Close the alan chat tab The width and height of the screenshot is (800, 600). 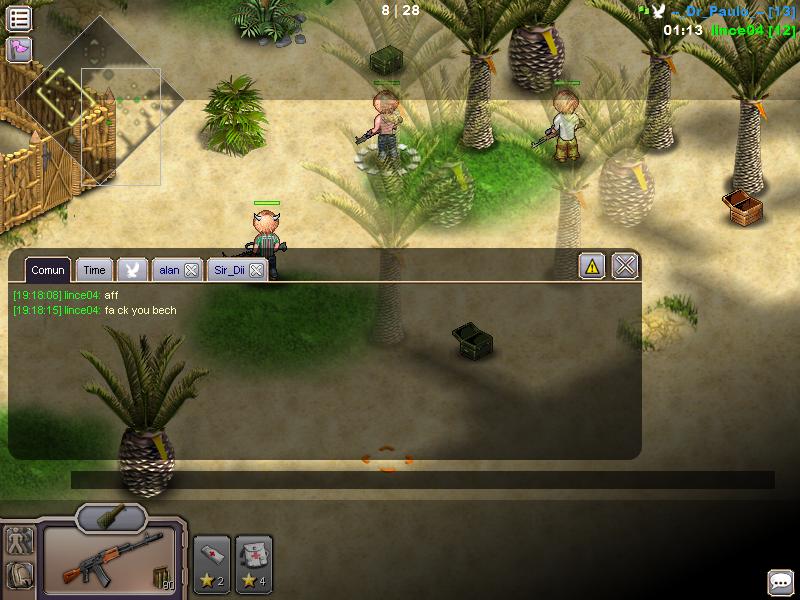click(192, 270)
